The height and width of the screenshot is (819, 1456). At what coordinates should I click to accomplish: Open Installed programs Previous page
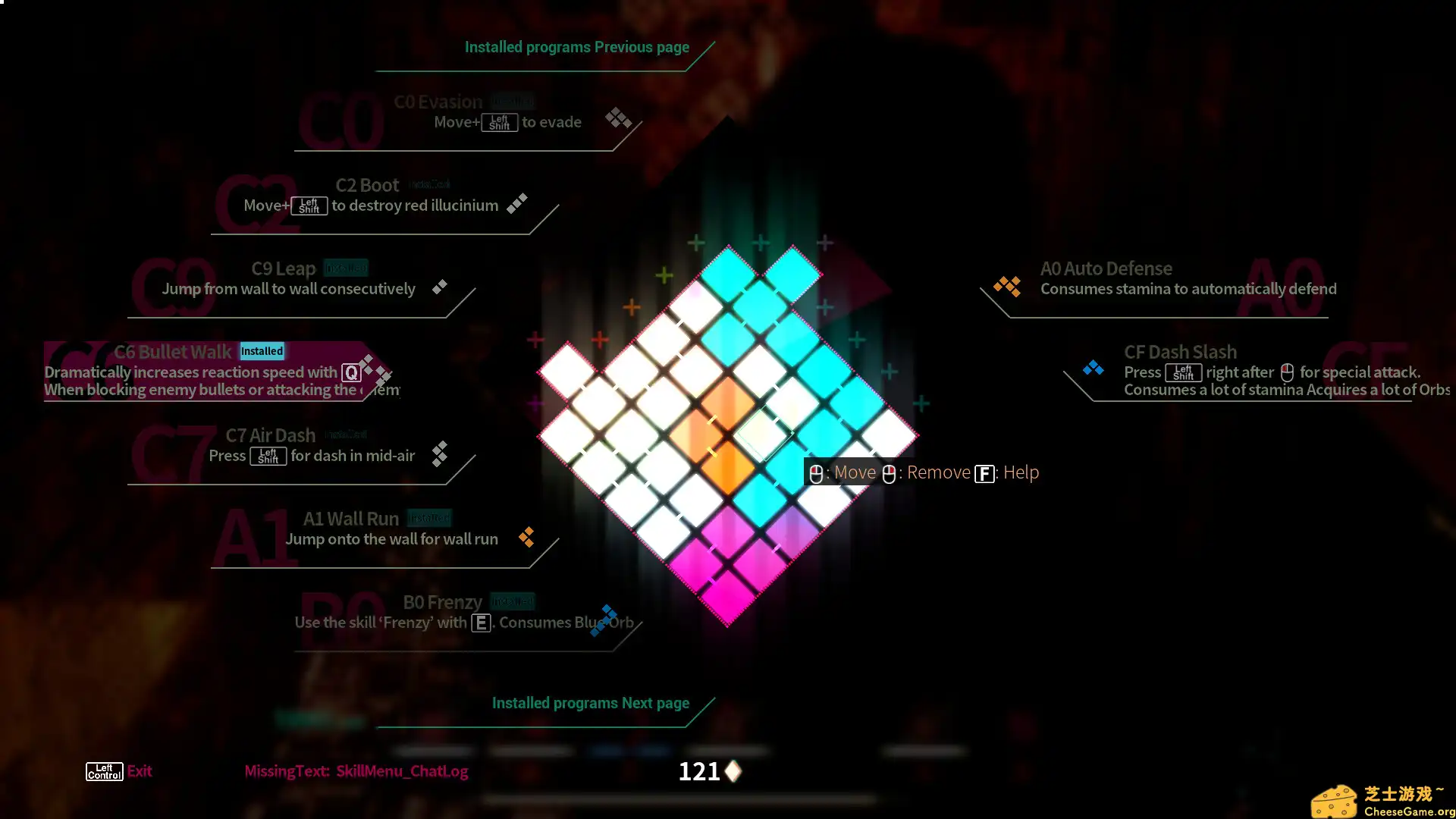coord(576,47)
